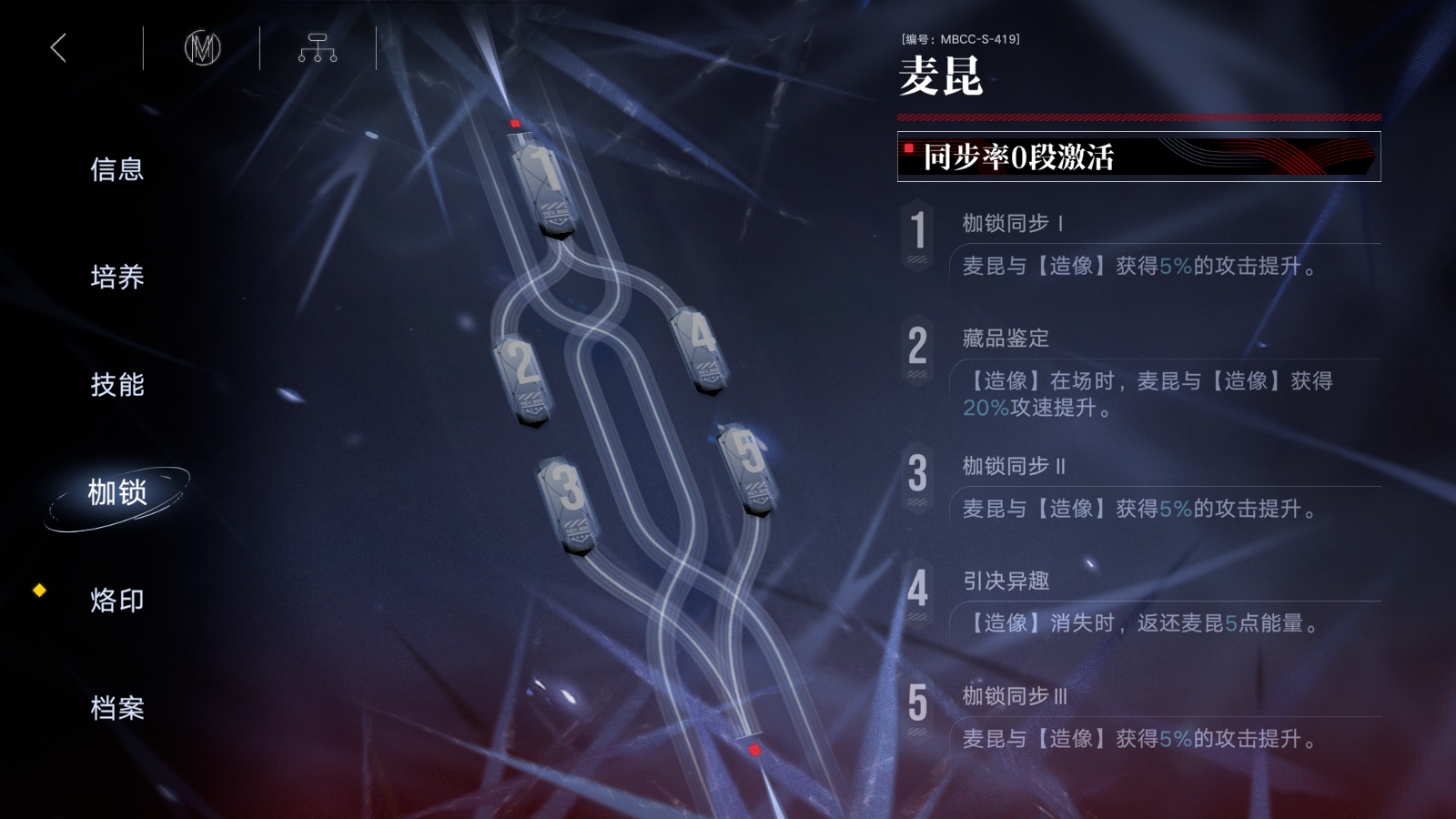Click the 同步率0段激活 banner
This screenshot has width=1456, height=819.
1138,157
